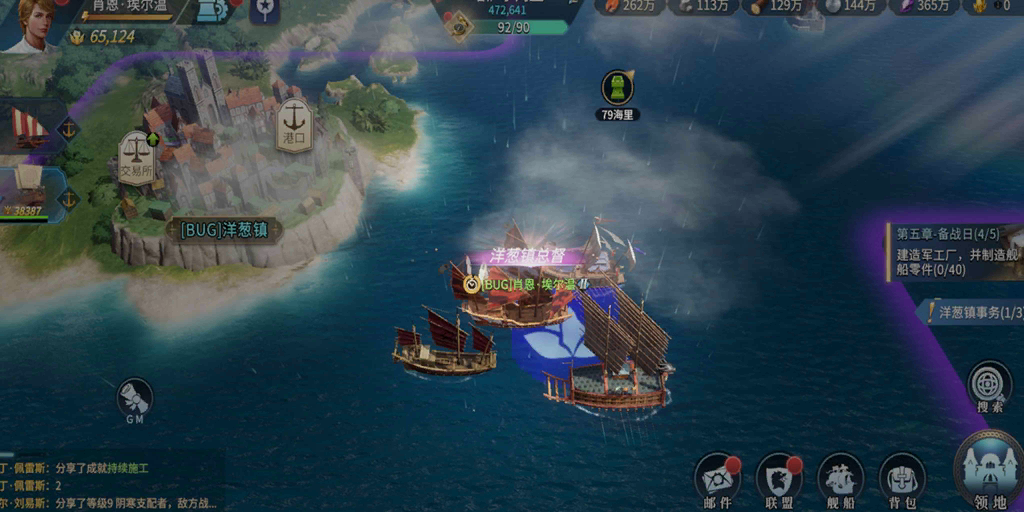1024x512 pixels.
Task: Click the GM support icon
Action: [x=135, y=398]
